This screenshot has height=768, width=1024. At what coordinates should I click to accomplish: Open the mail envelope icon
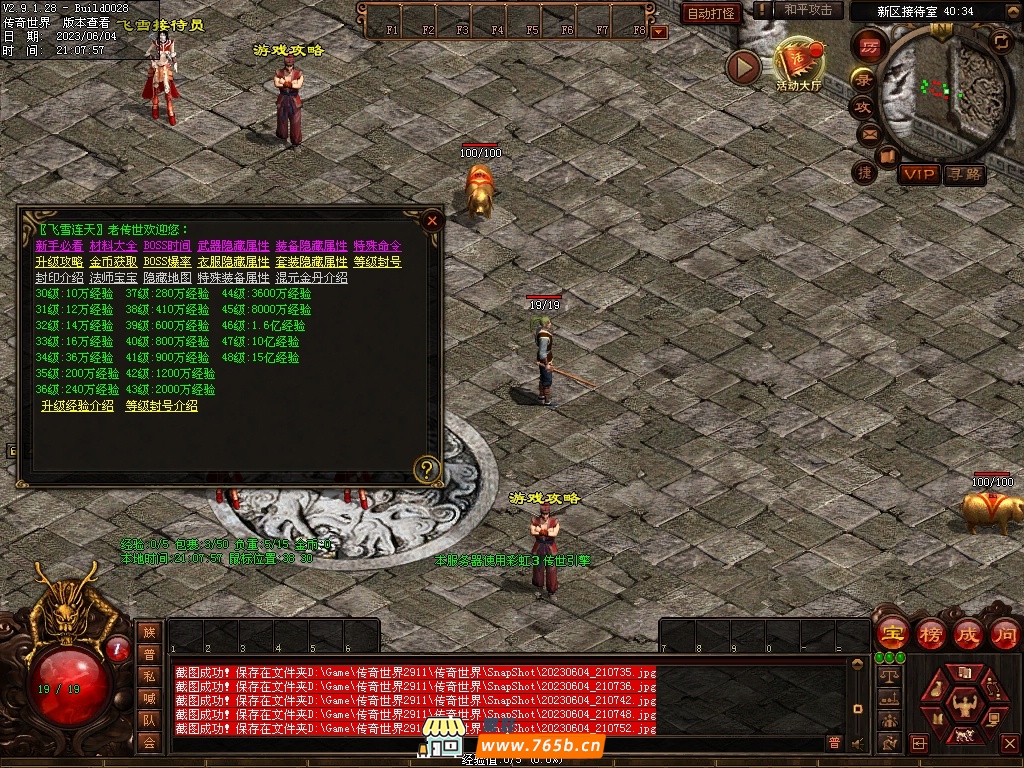(867, 133)
